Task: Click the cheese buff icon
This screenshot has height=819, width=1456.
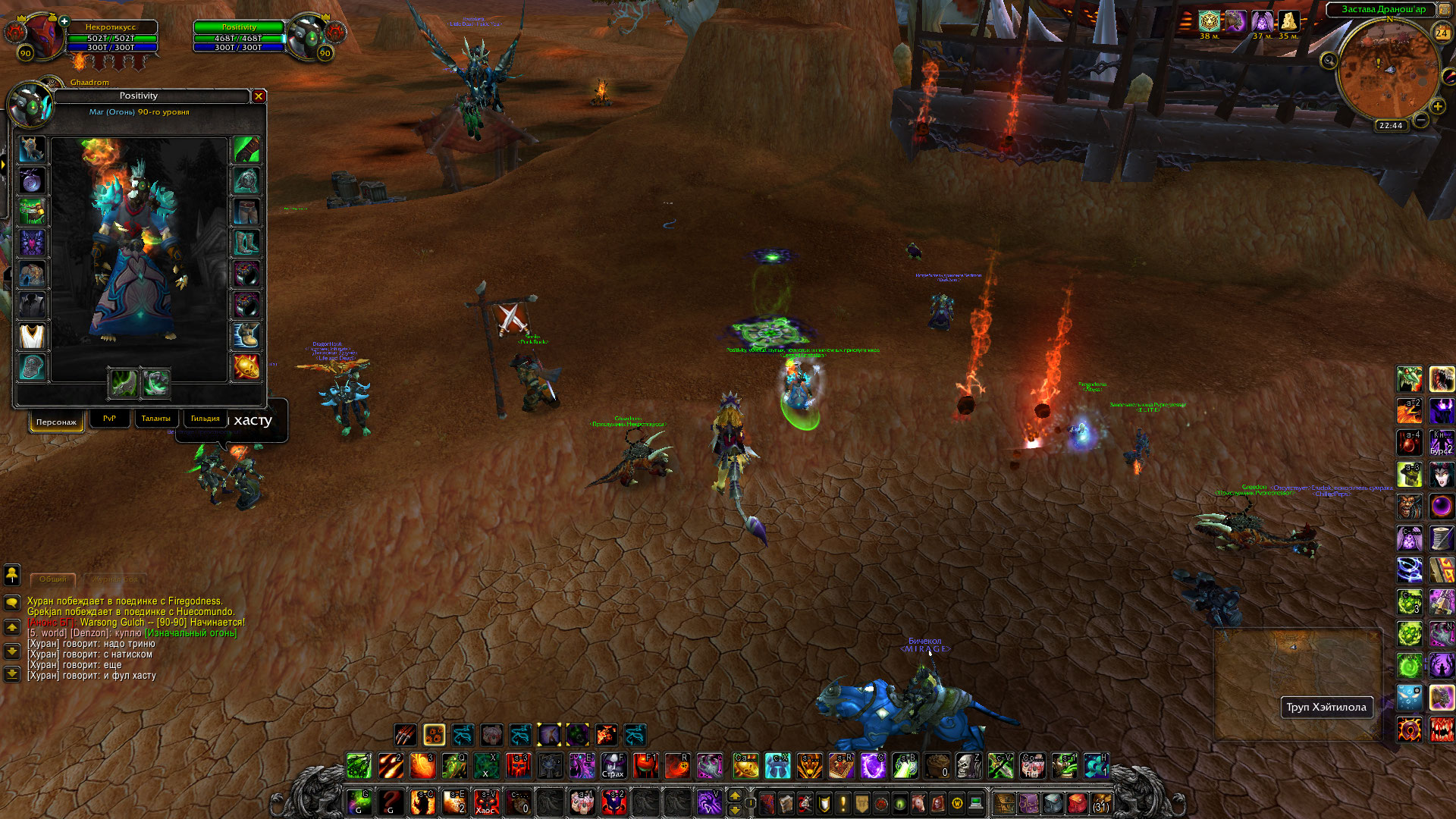Action: point(1288,21)
